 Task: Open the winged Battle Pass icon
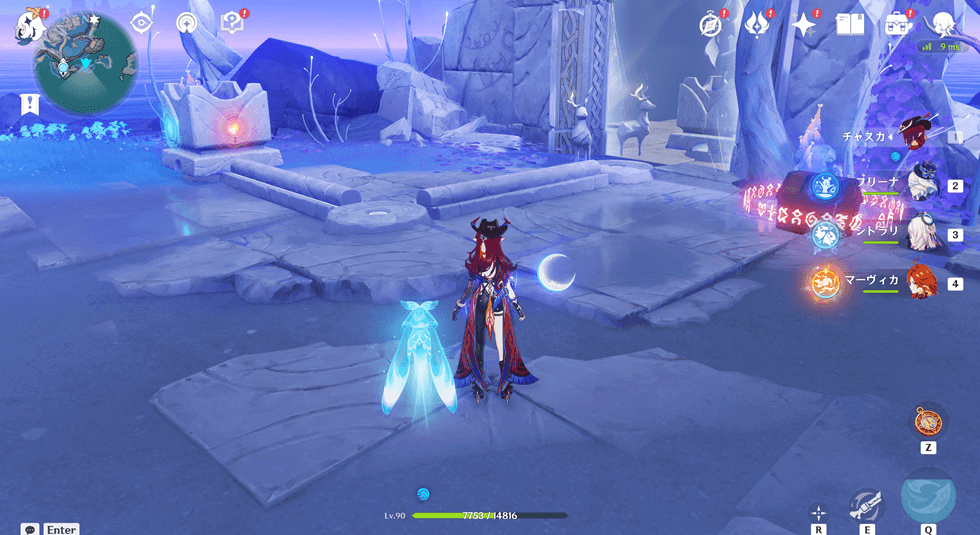tap(757, 25)
